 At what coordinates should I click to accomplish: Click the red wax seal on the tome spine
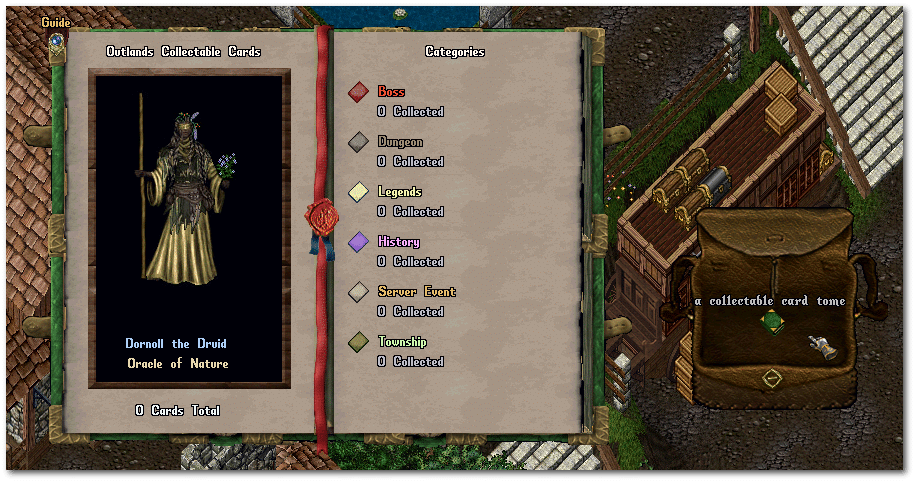(x=322, y=217)
